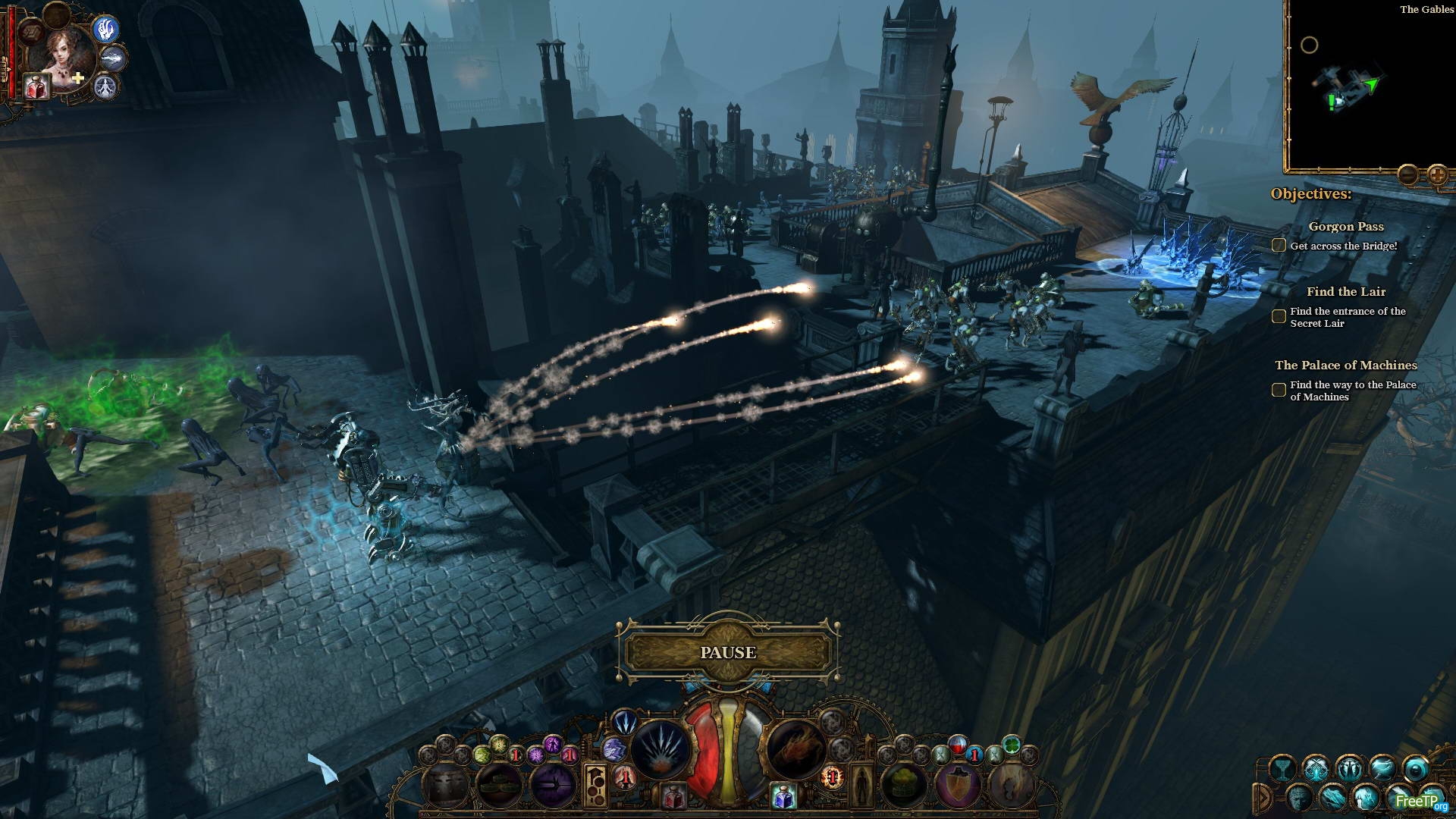Select the Find the Lair objective entry
This screenshot has height=819, width=1456.
(x=1345, y=292)
